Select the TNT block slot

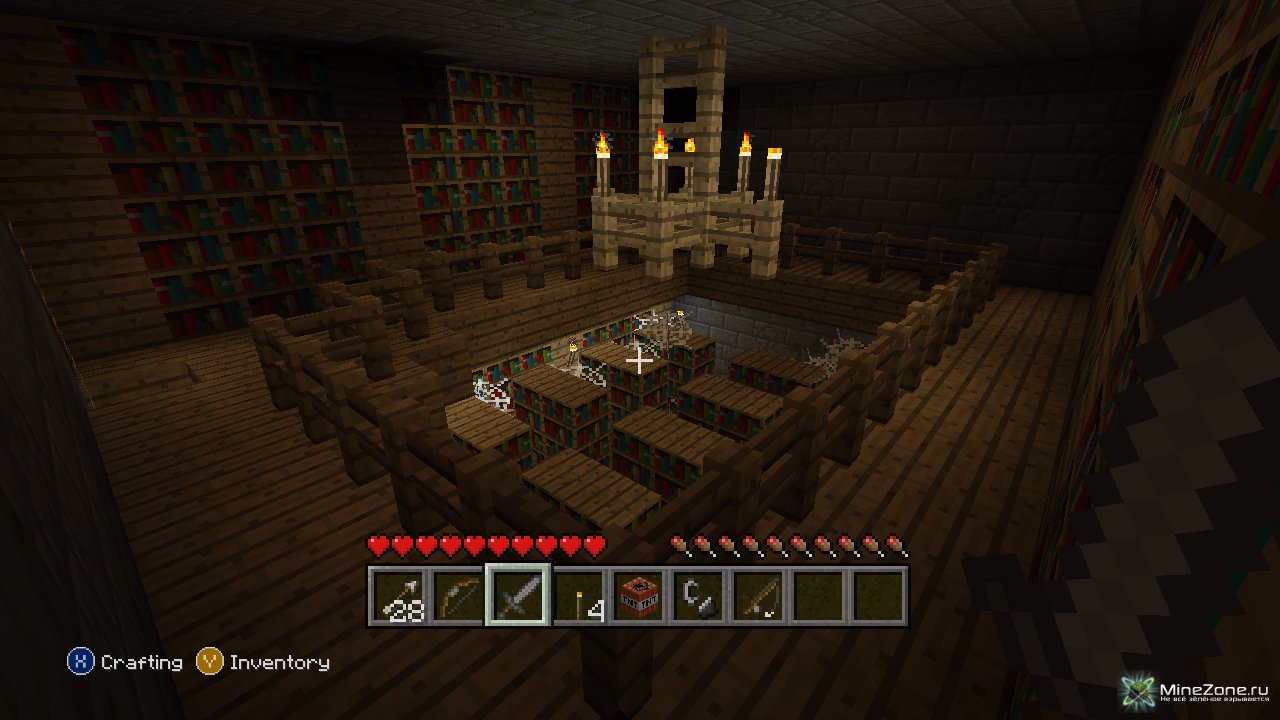tap(638, 596)
